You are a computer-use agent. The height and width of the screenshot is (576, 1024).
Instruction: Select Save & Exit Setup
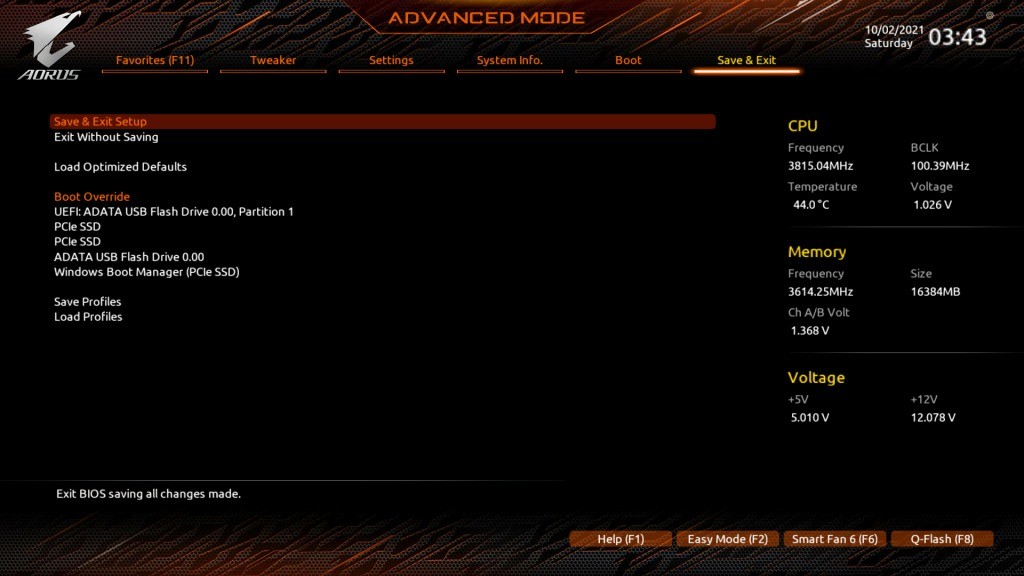point(100,122)
